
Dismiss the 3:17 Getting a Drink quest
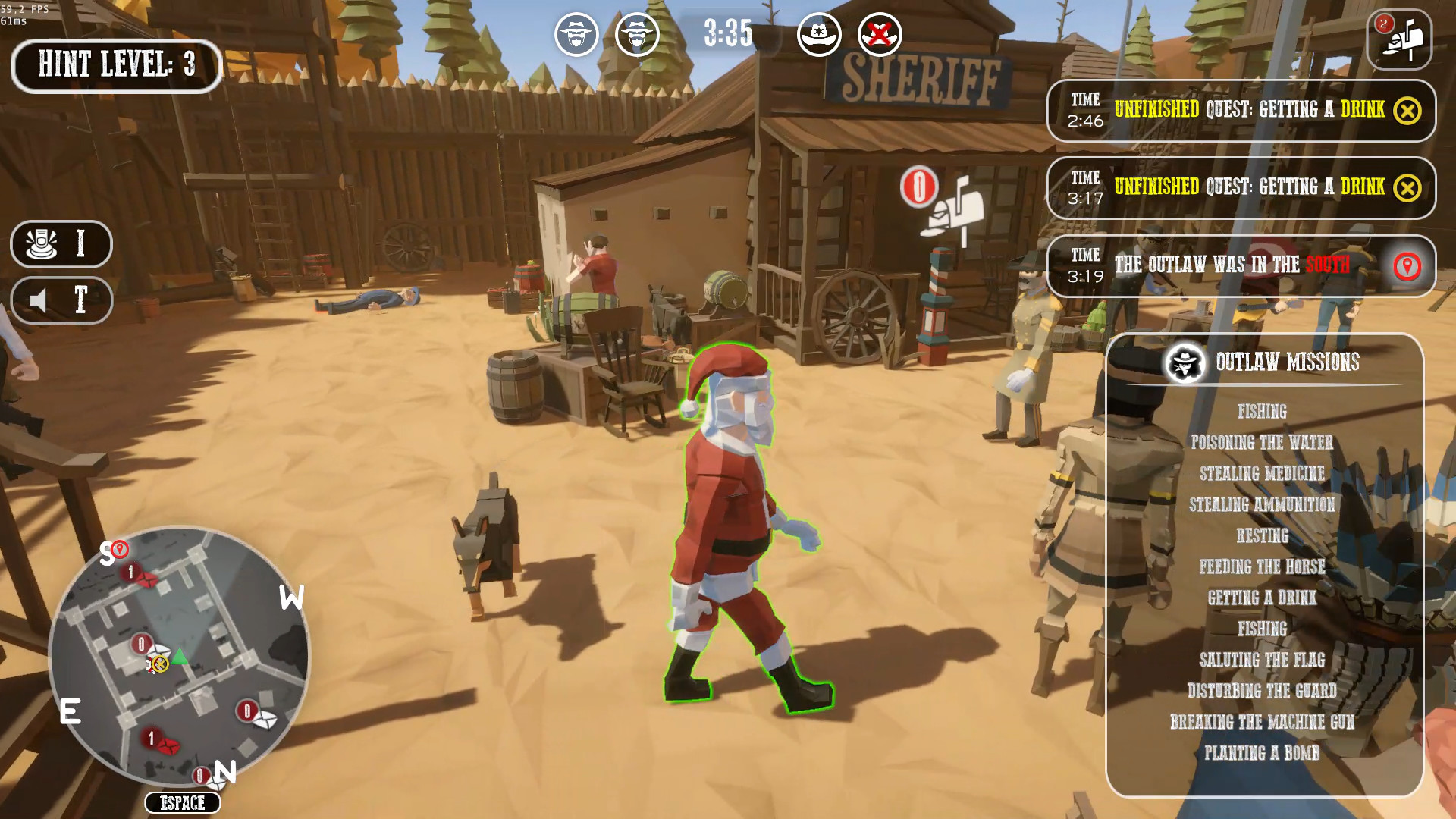[1408, 186]
